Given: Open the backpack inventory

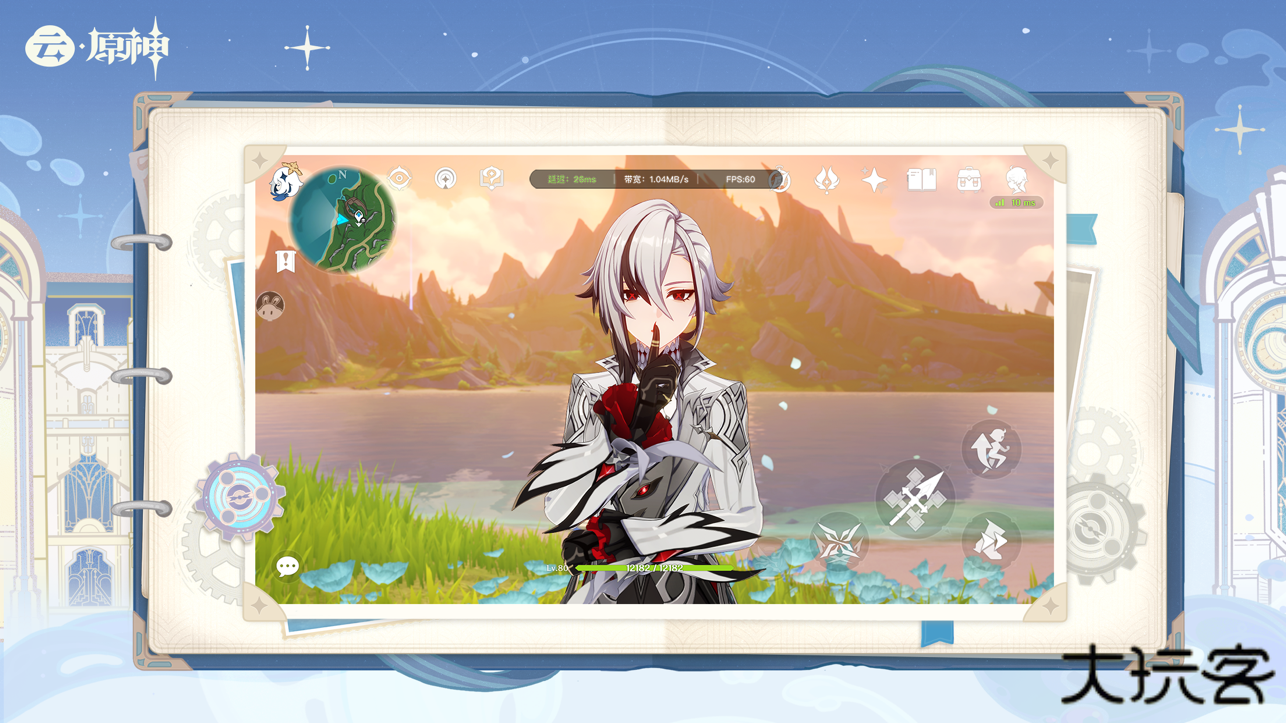Looking at the screenshot, I should click(x=967, y=179).
